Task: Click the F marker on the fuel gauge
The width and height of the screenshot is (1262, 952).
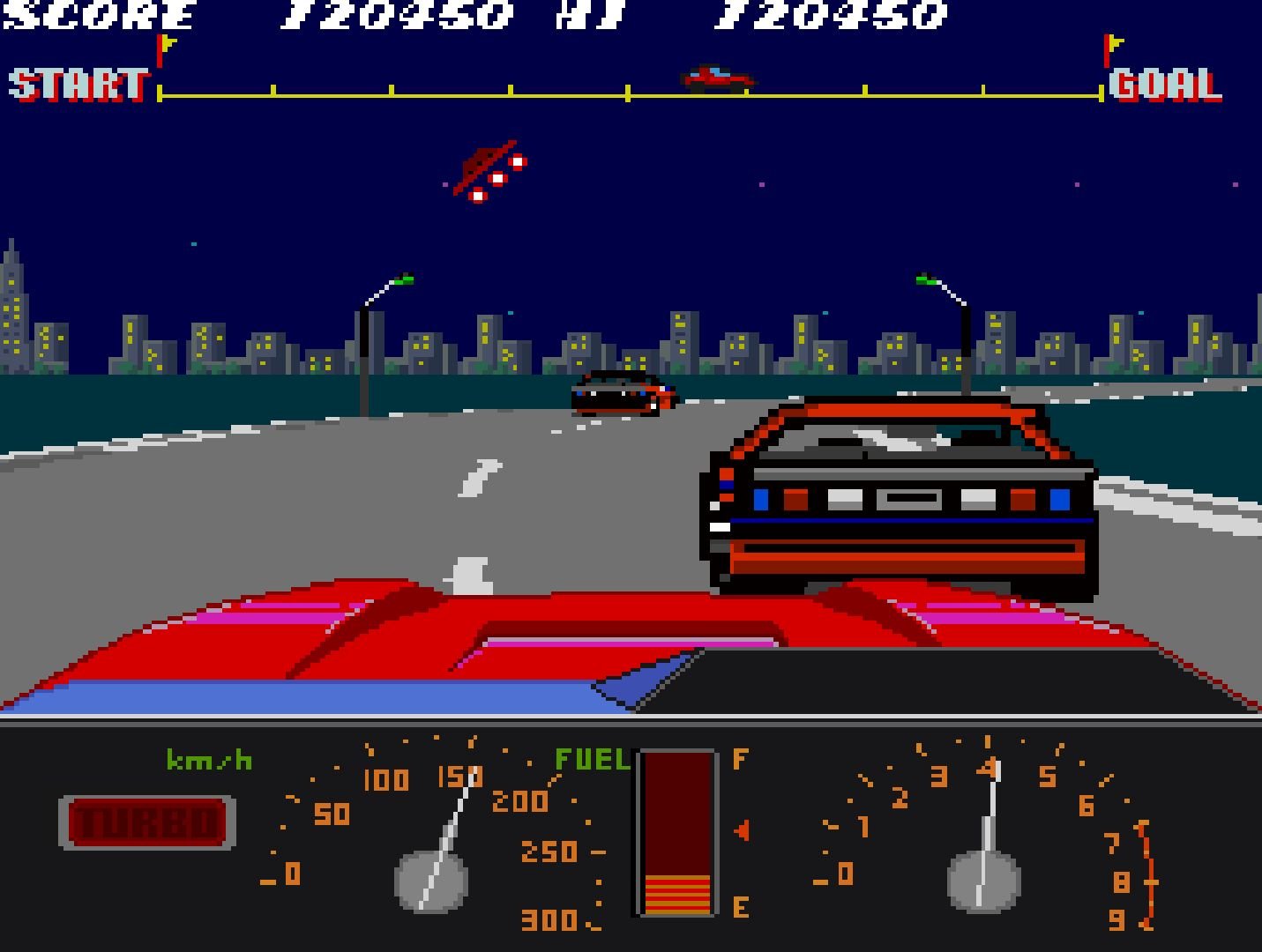Action: click(739, 758)
